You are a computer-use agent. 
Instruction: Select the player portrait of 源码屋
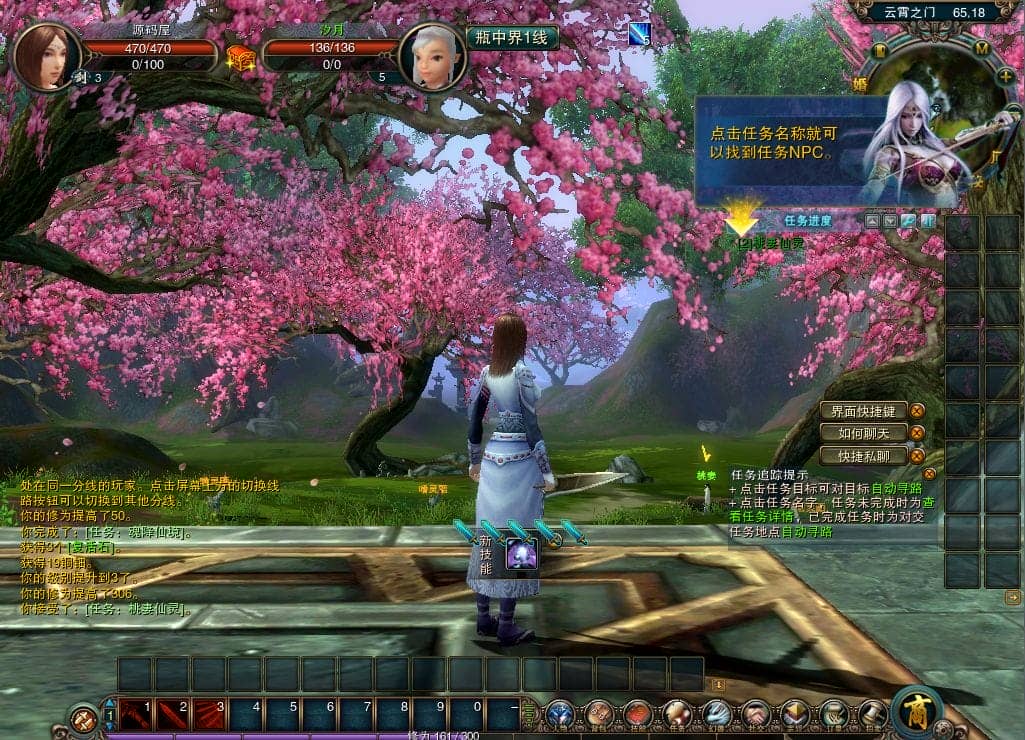coord(46,56)
